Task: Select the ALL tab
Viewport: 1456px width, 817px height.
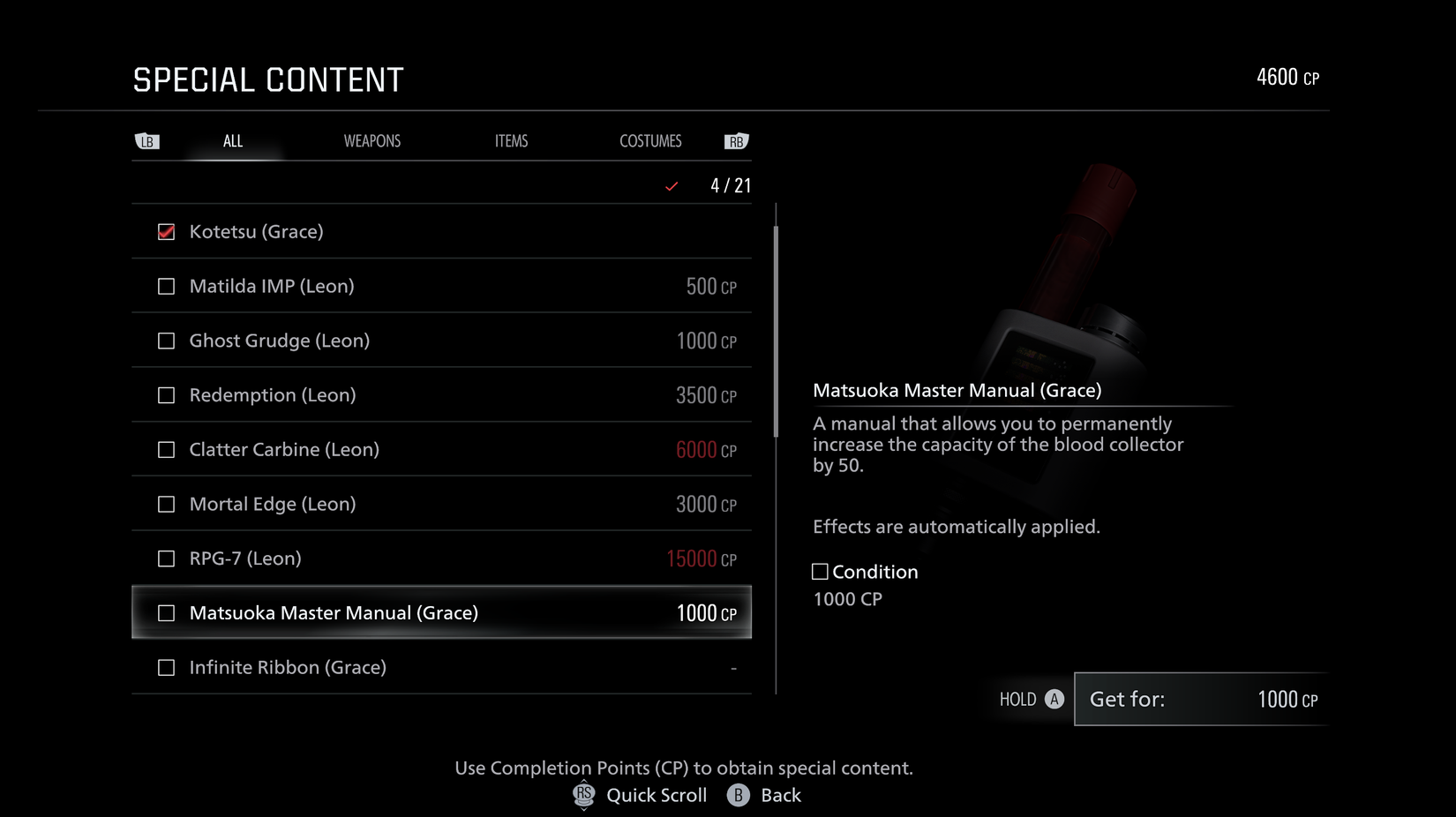Action: [232, 140]
